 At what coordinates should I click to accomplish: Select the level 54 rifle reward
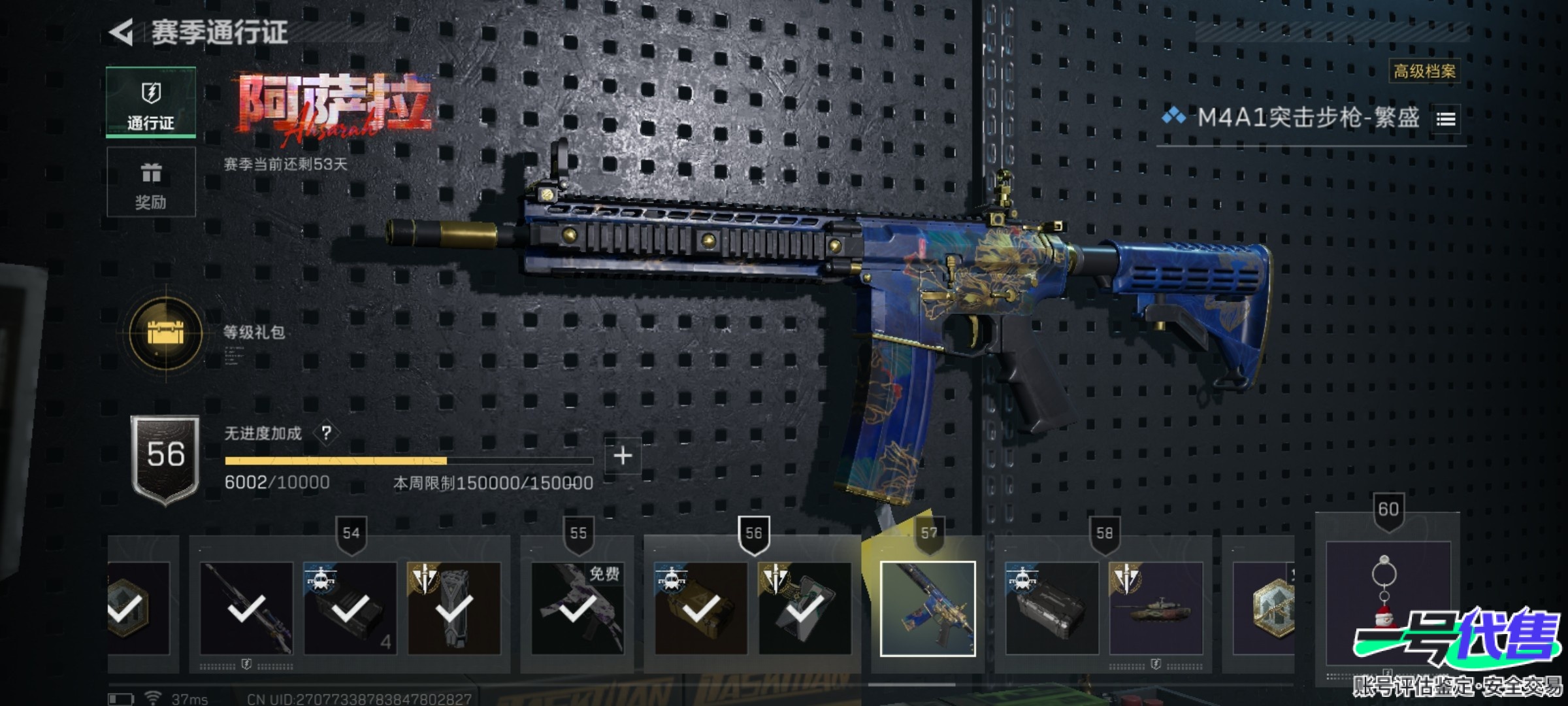coord(246,609)
